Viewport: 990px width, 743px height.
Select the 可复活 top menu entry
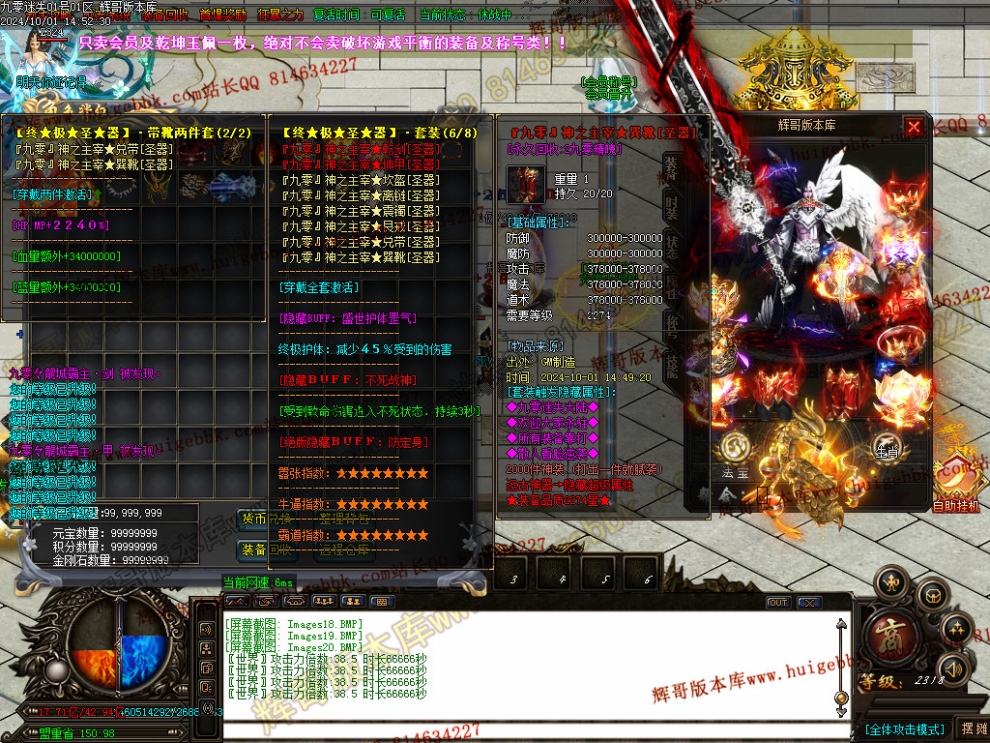[386, 15]
